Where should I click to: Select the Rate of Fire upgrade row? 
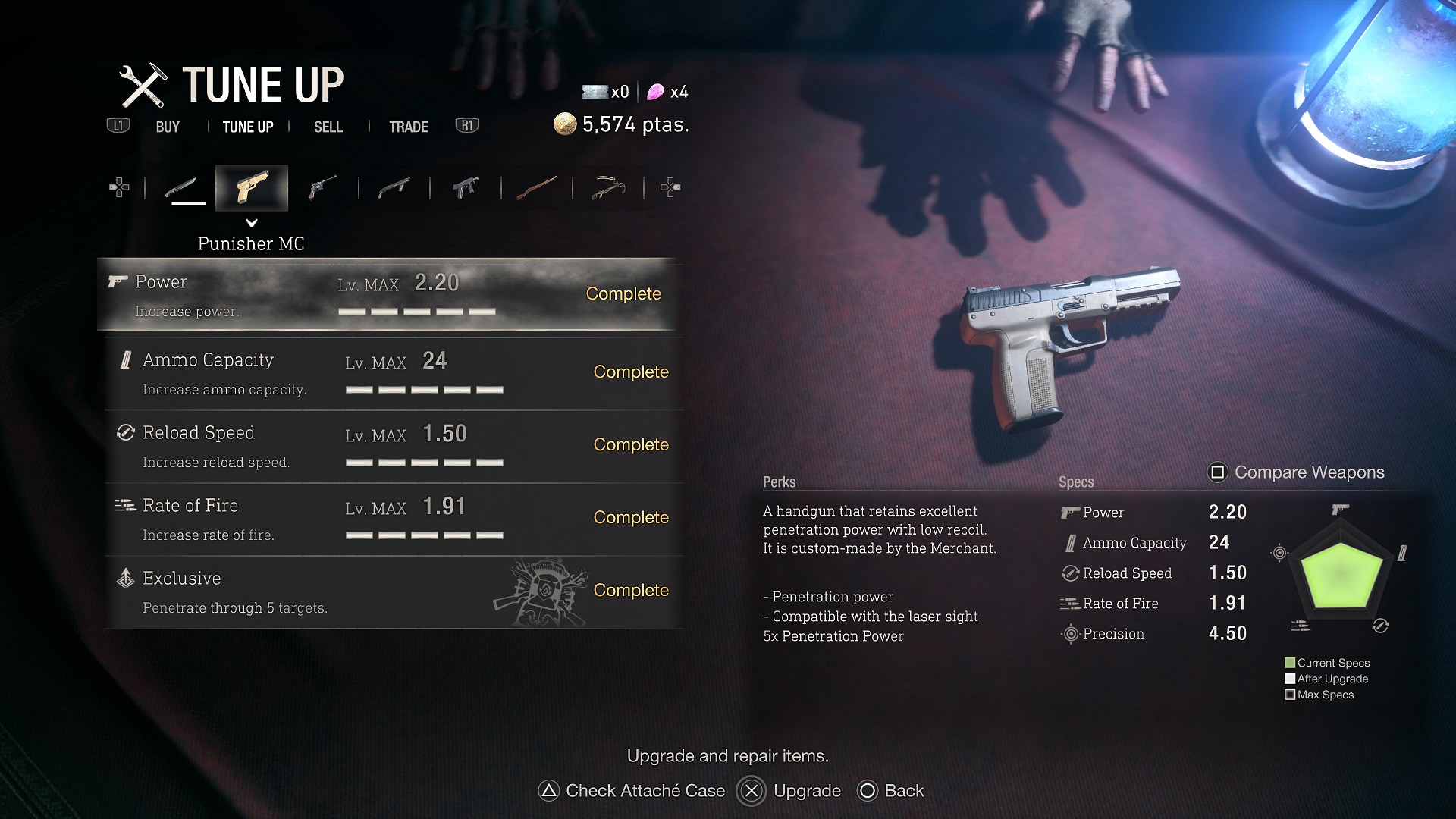(393, 519)
